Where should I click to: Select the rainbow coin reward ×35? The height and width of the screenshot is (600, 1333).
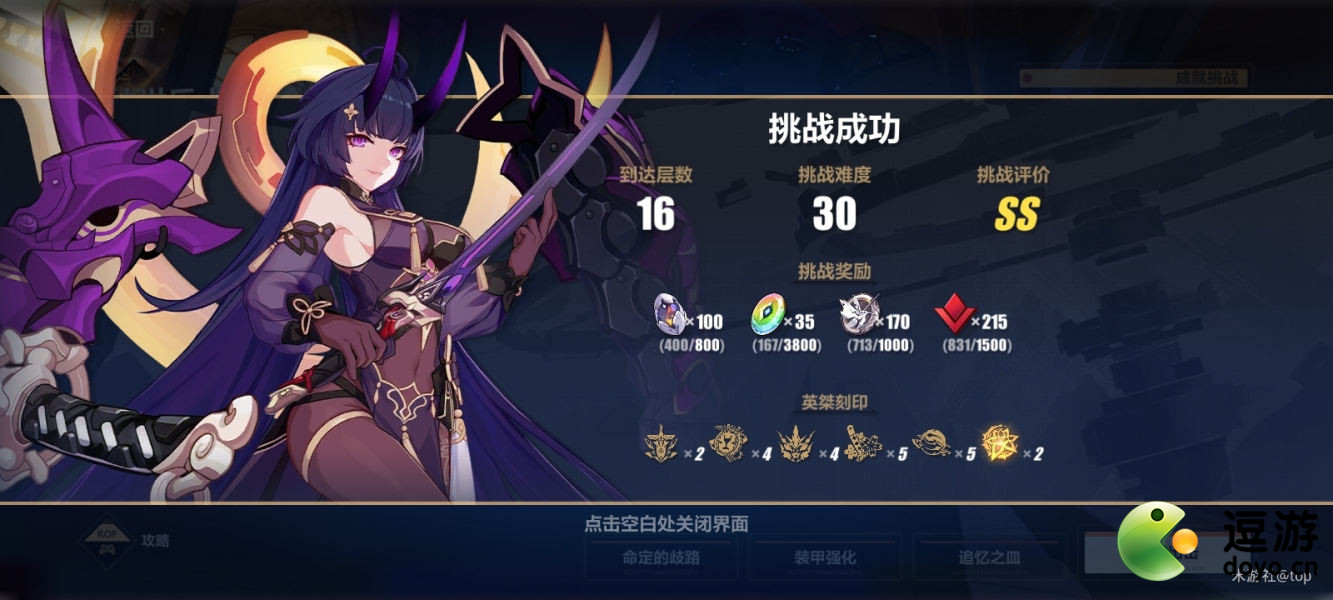[x=768, y=315]
